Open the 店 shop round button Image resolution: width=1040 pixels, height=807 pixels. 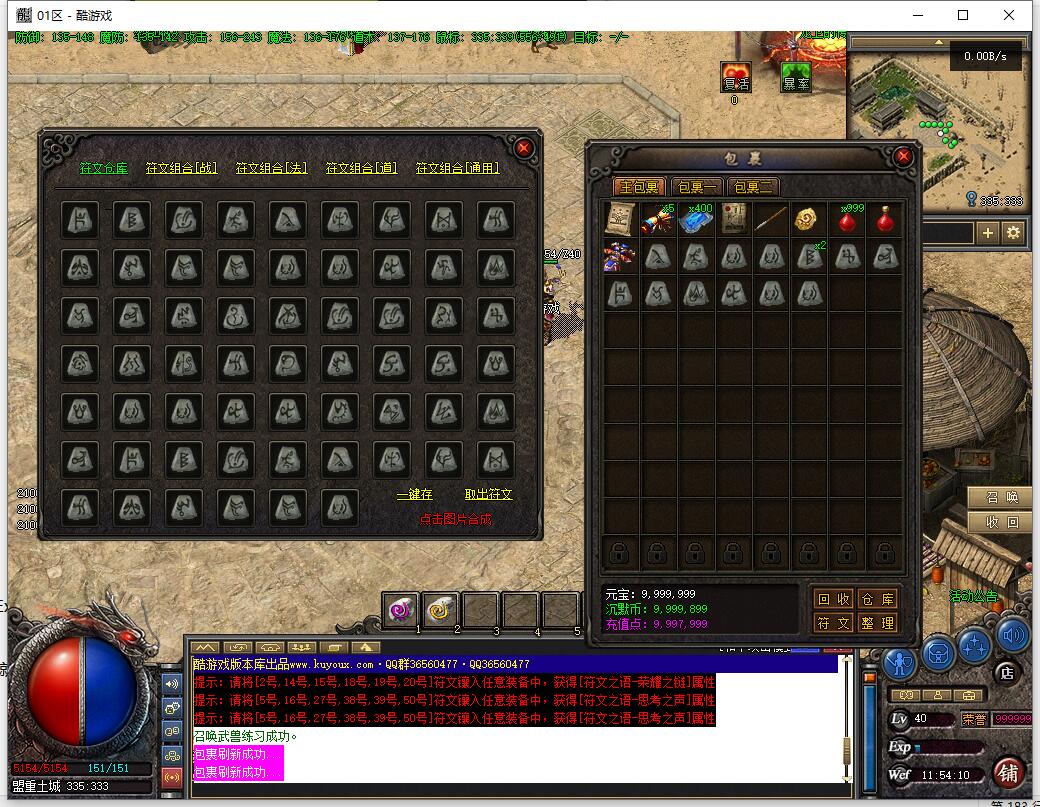1007,673
